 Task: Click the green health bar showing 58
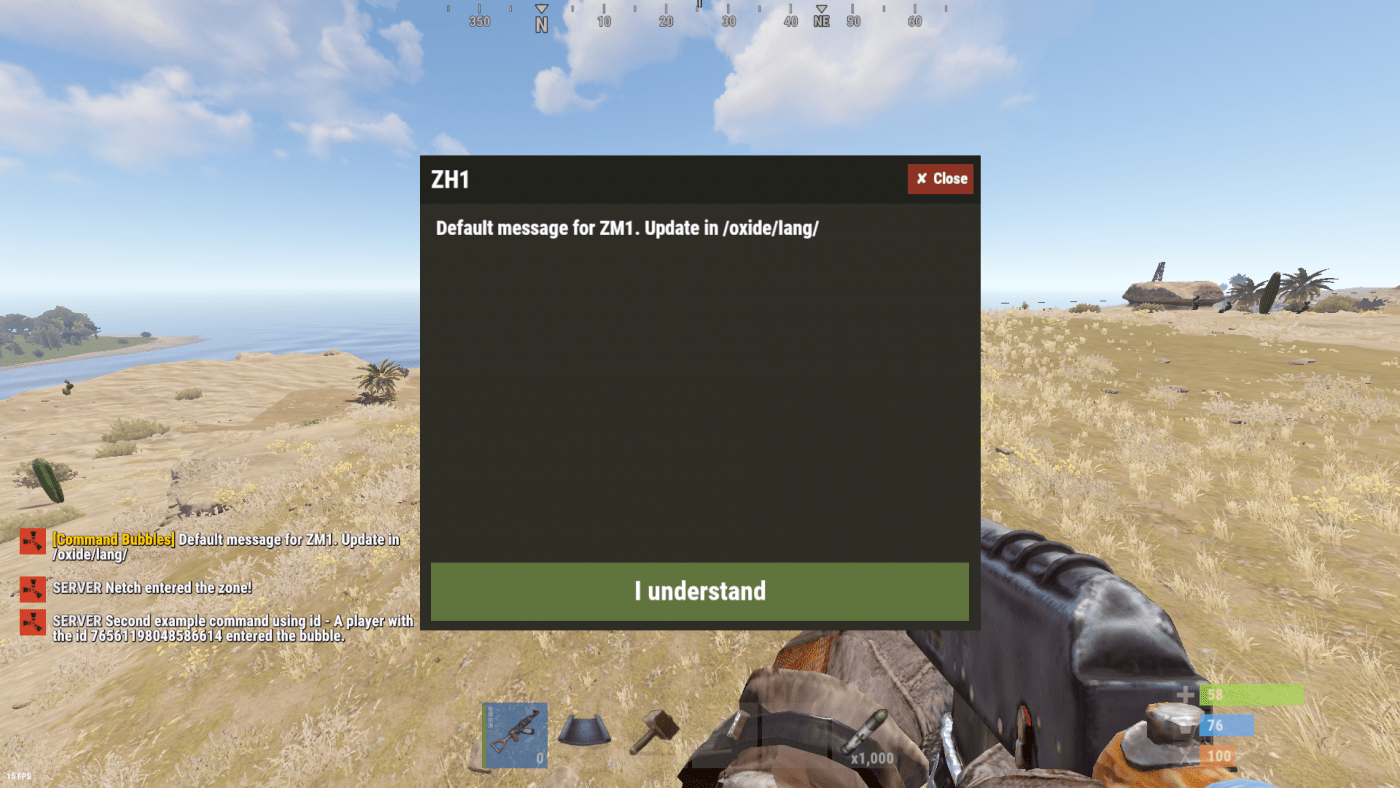click(1250, 693)
